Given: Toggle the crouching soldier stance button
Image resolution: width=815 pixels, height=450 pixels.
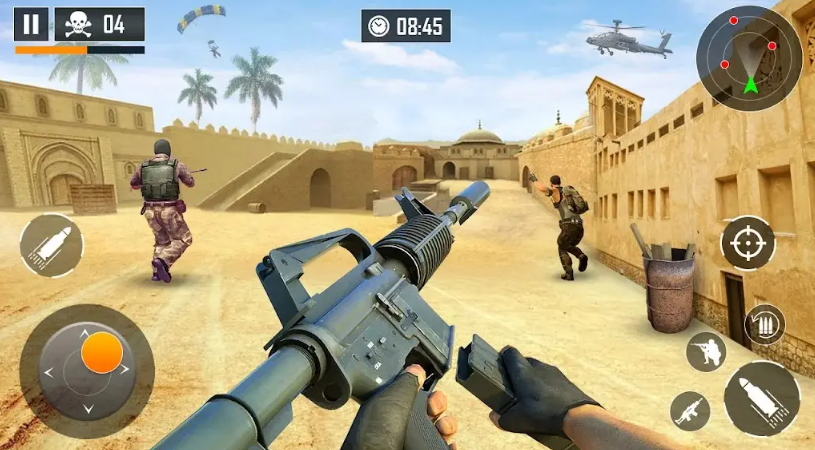Looking at the screenshot, I should point(706,351).
